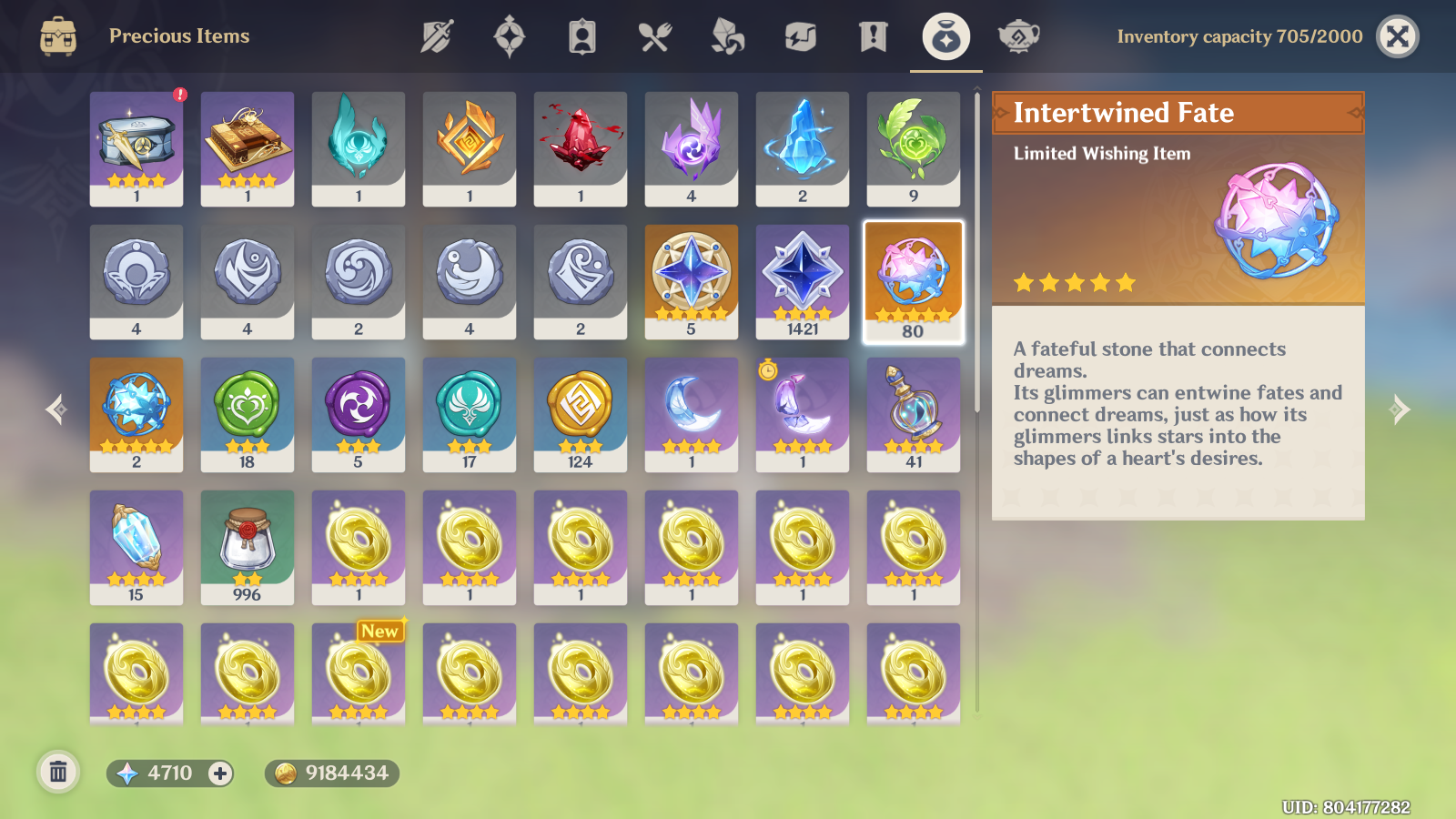
Task: Close the inventory screen
Action: pyautogui.click(x=1397, y=36)
